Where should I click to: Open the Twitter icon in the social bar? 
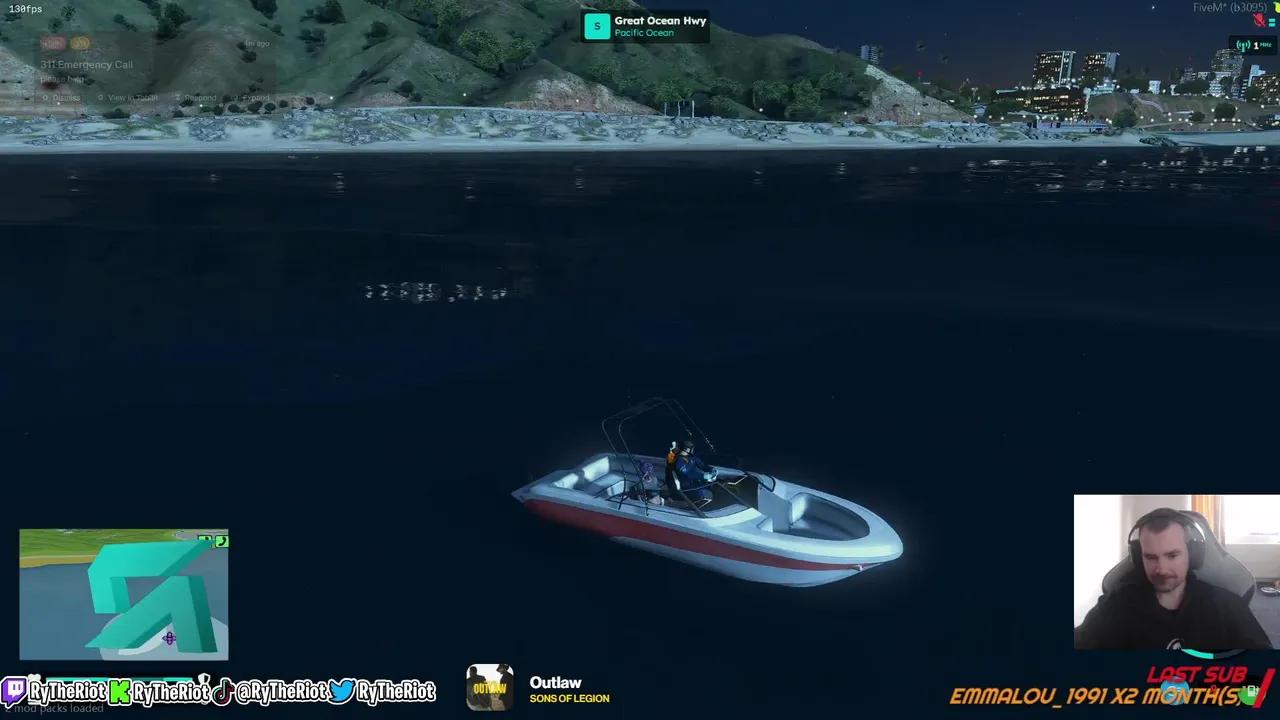[x=342, y=692]
